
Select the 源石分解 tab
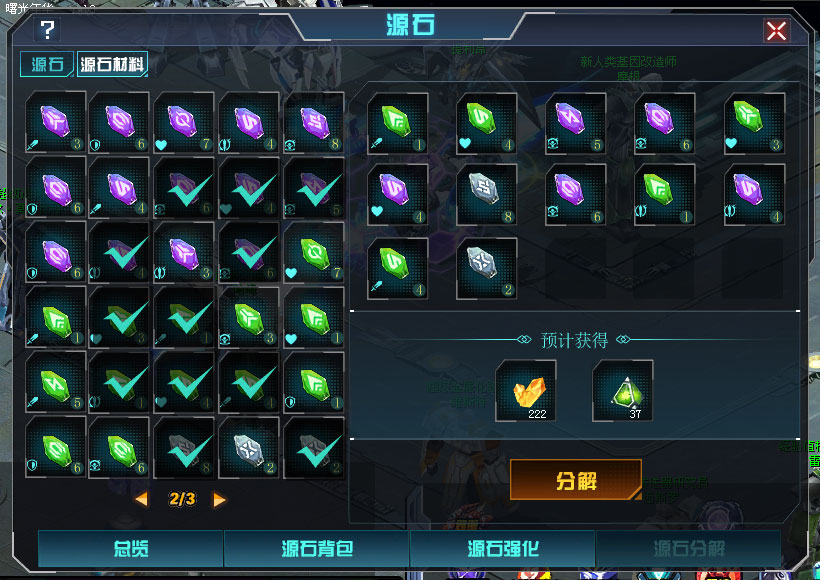coord(689,549)
